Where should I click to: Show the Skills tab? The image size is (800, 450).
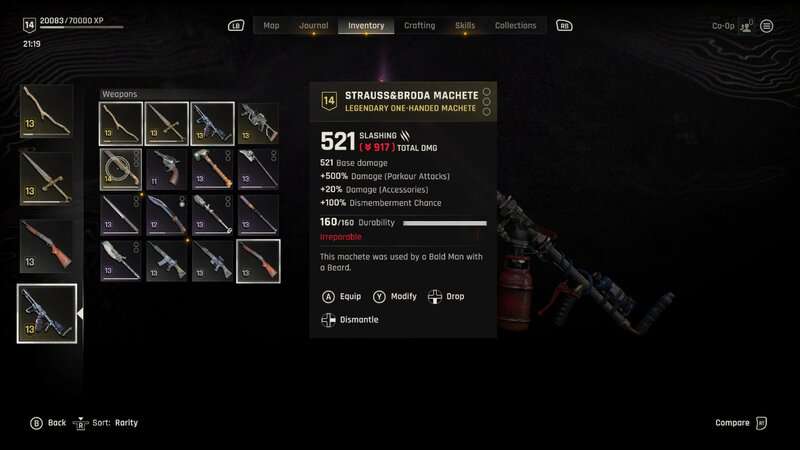pos(465,25)
